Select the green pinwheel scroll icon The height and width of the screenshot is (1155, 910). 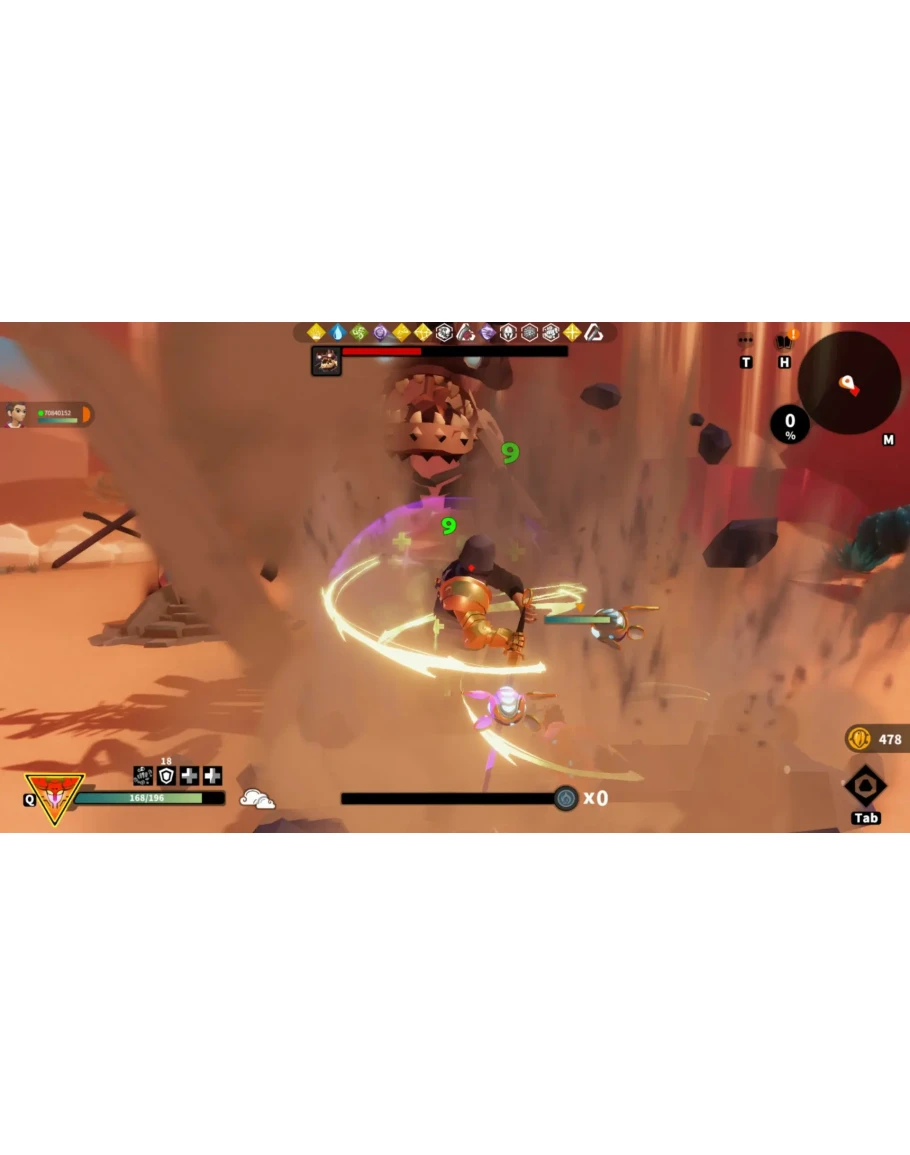[x=359, y=332]
